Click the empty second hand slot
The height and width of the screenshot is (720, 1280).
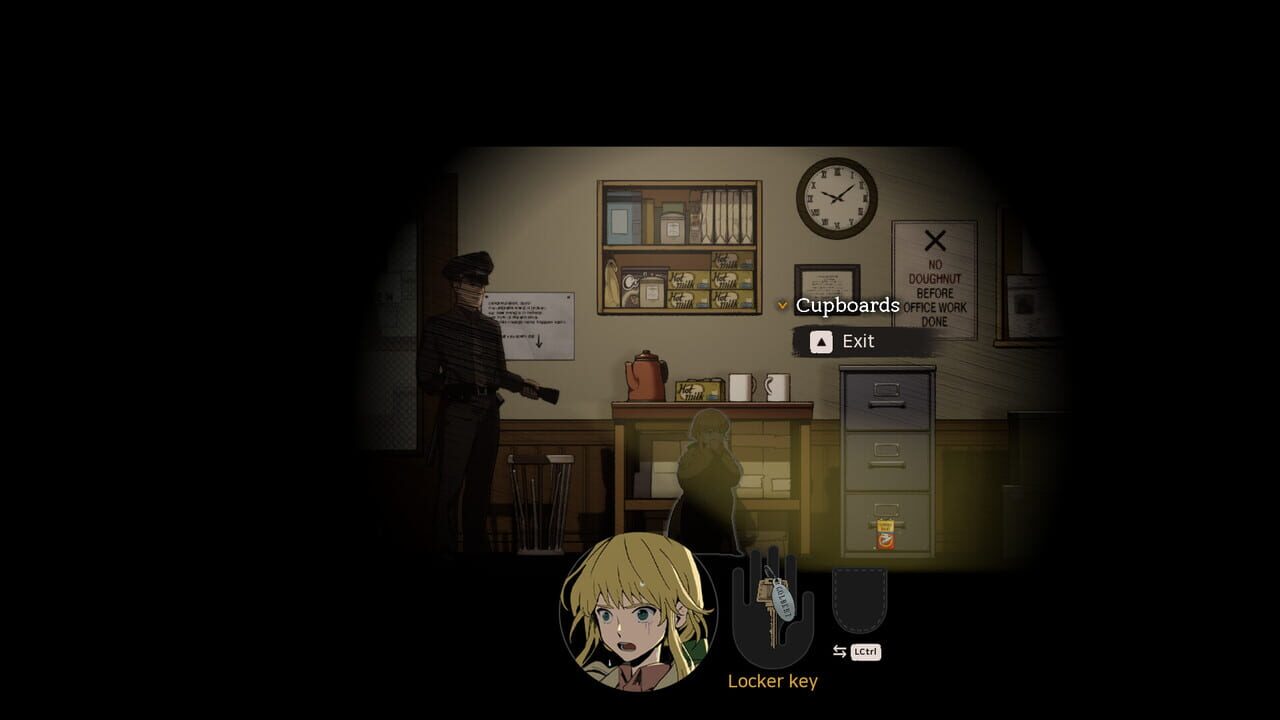[860, 600]
